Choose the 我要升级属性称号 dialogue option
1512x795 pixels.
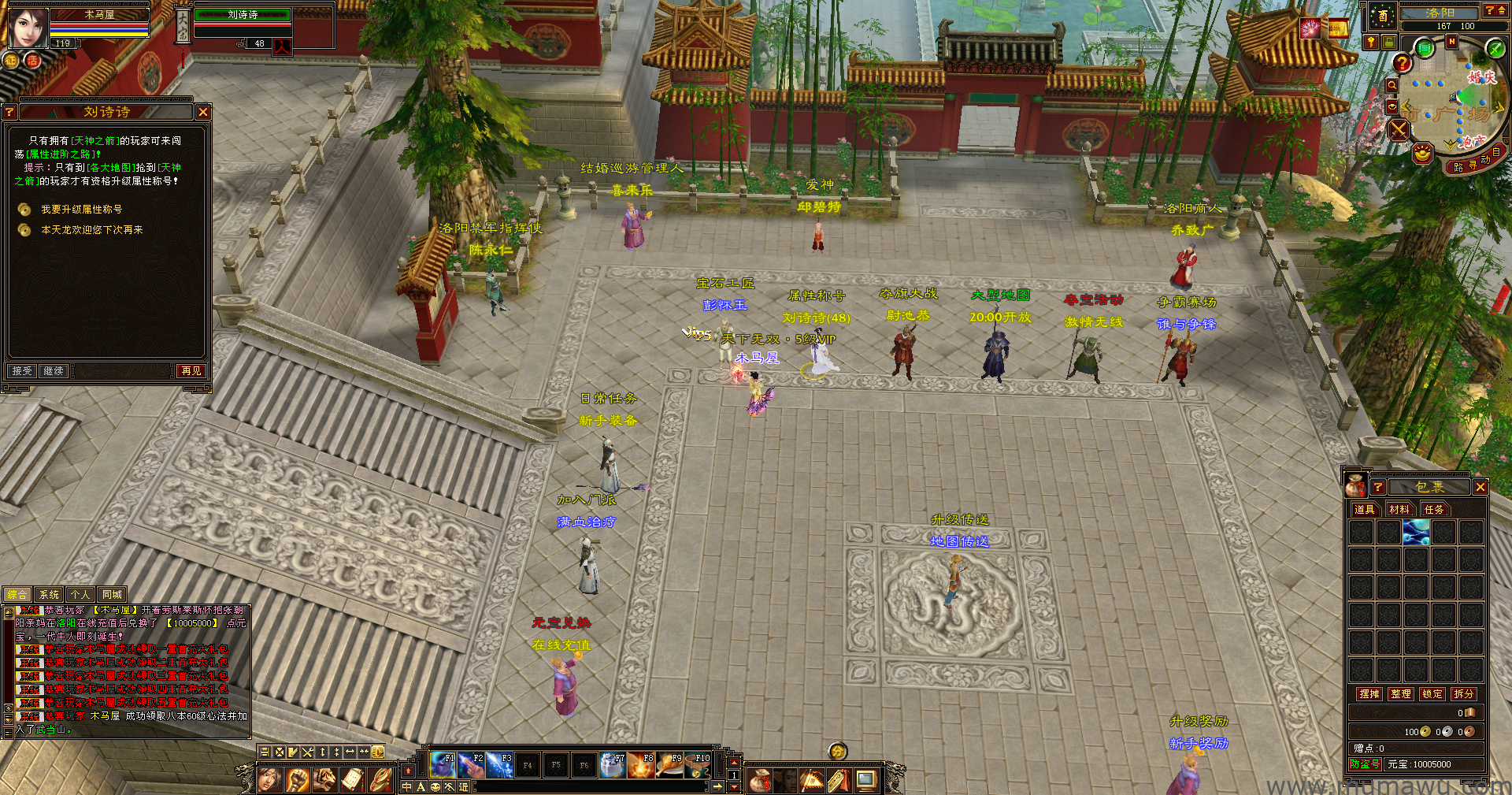(x=81, y=210)
